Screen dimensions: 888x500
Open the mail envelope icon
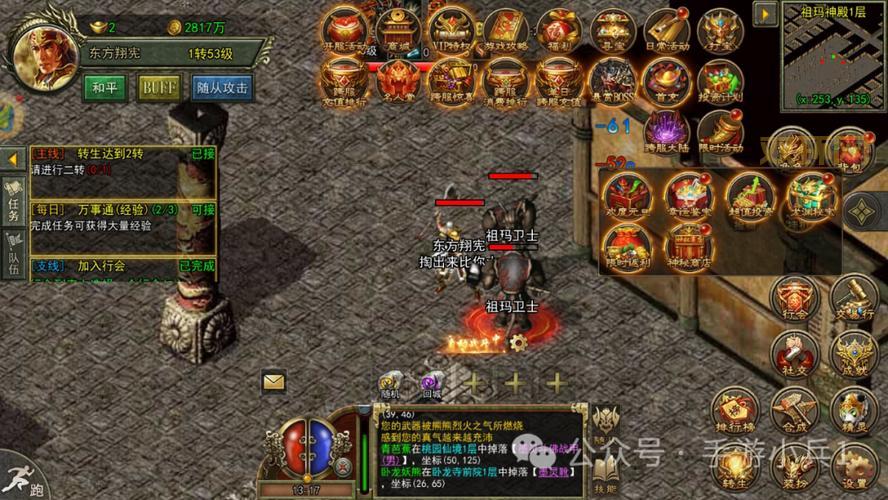point(273,380)
